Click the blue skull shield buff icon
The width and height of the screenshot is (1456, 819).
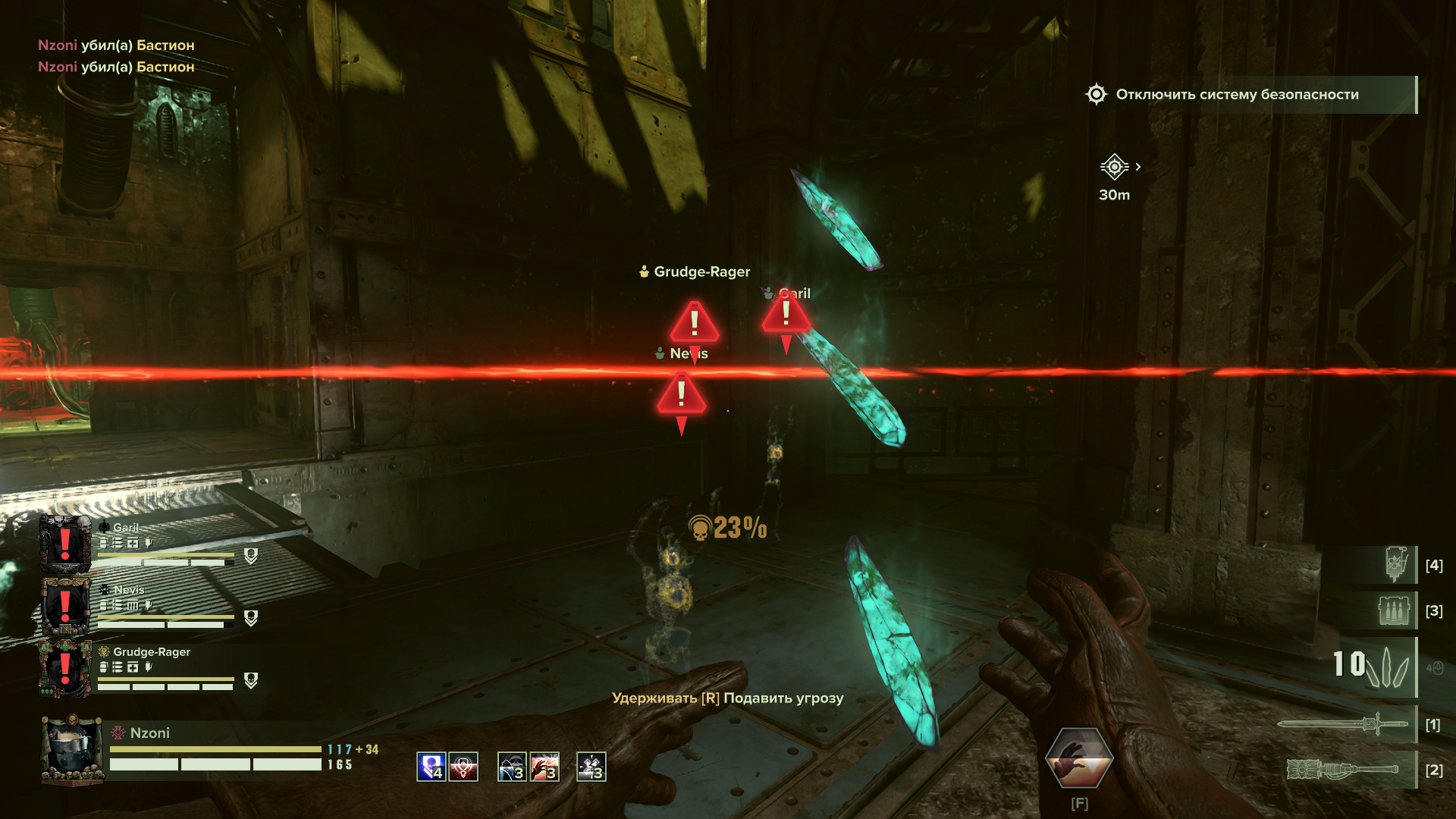point(431,767)
